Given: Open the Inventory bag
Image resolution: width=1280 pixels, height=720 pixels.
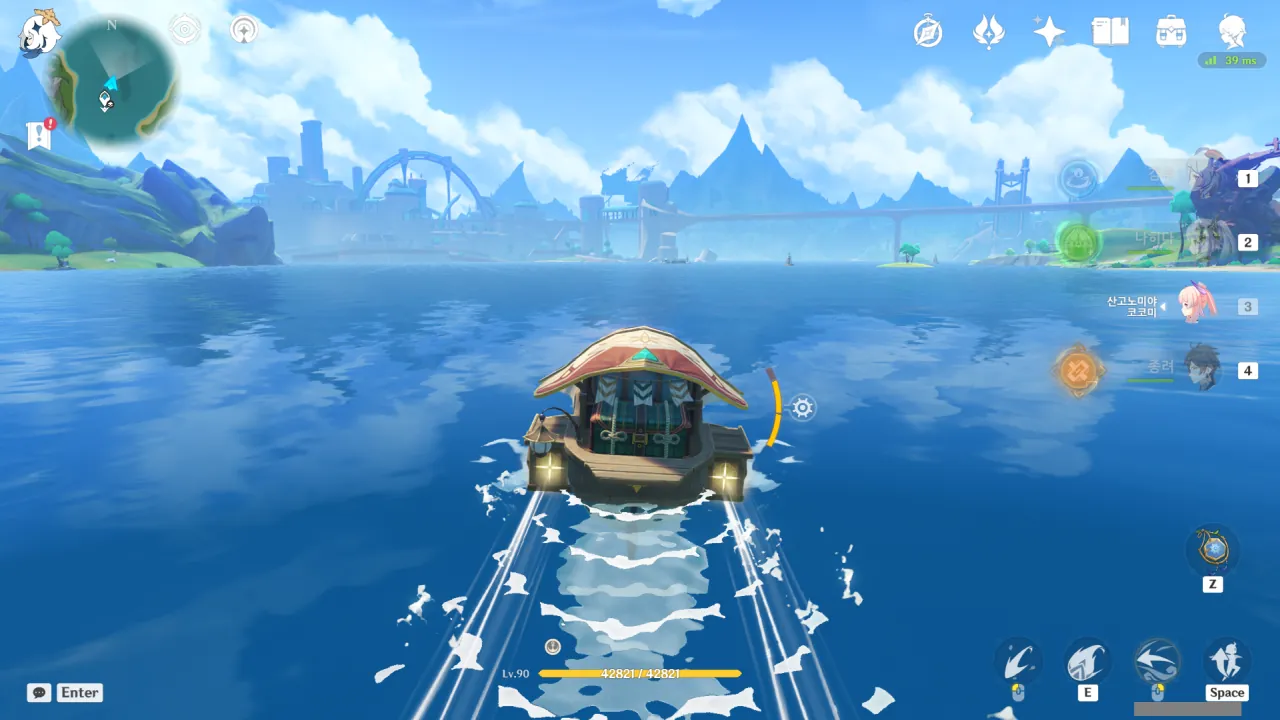Looking at the screenshot, I should [1171, 32].
